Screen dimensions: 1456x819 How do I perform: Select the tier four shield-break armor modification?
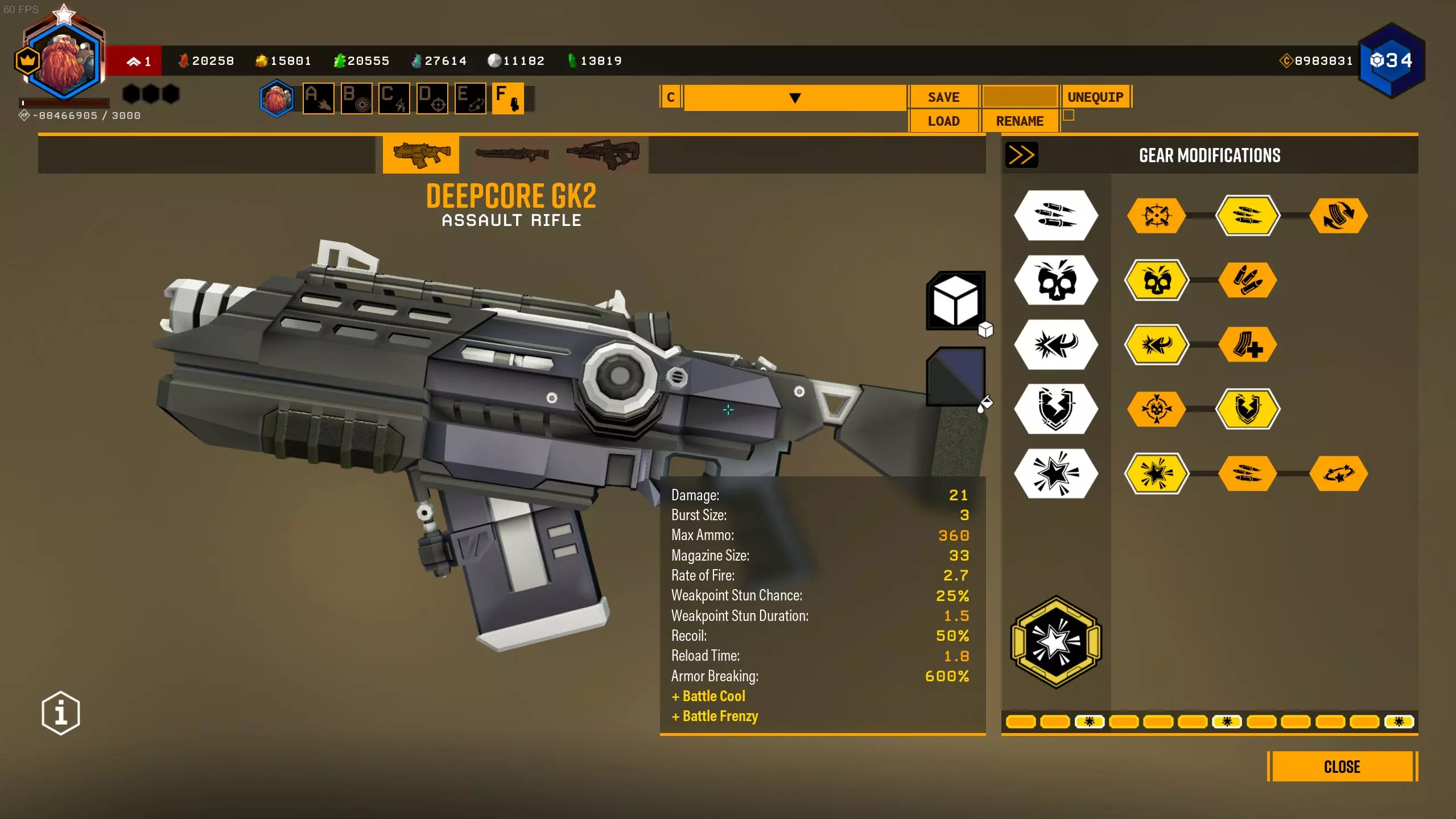1247,409
